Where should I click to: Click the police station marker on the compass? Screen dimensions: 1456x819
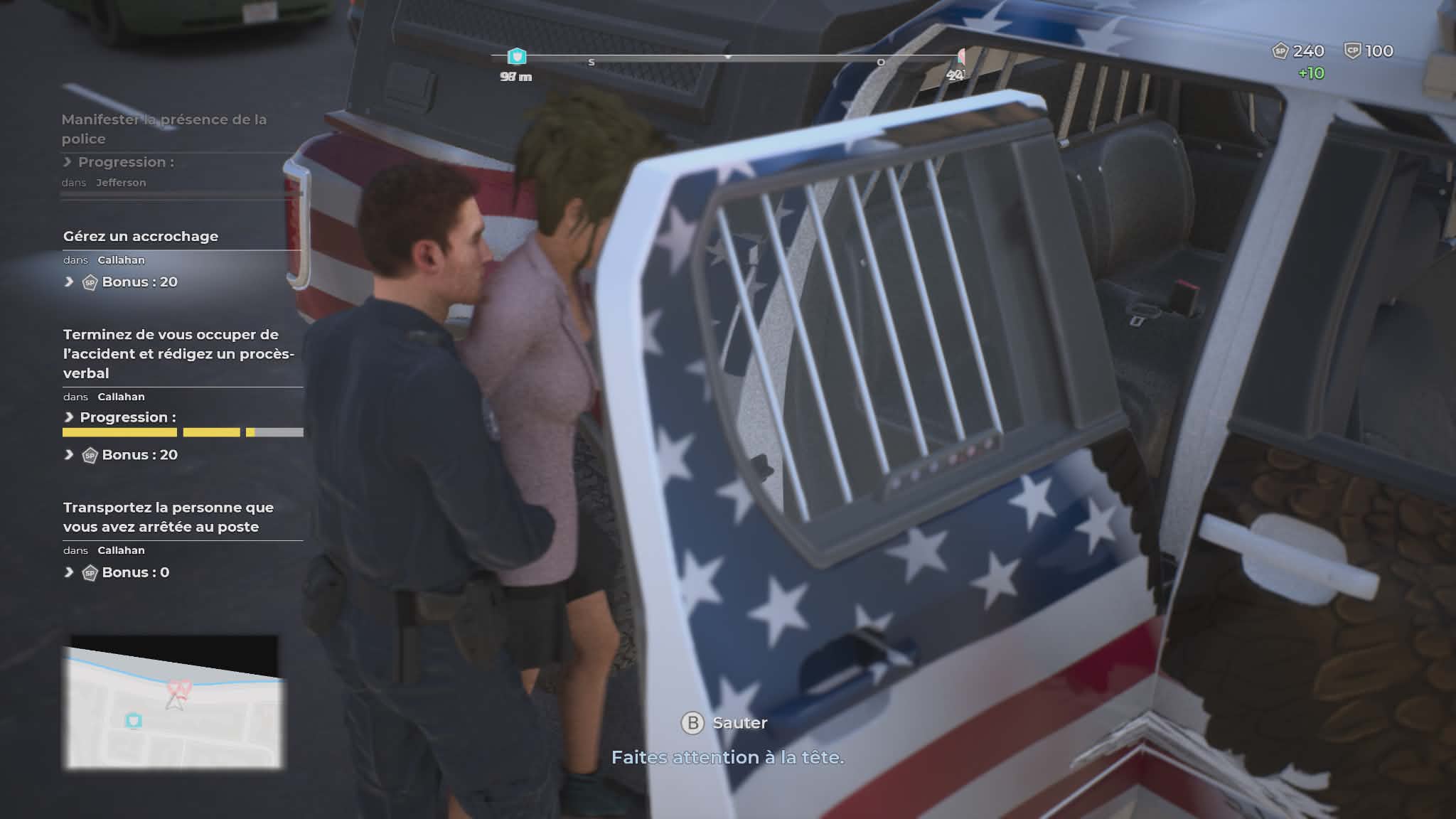coord(517,57)
